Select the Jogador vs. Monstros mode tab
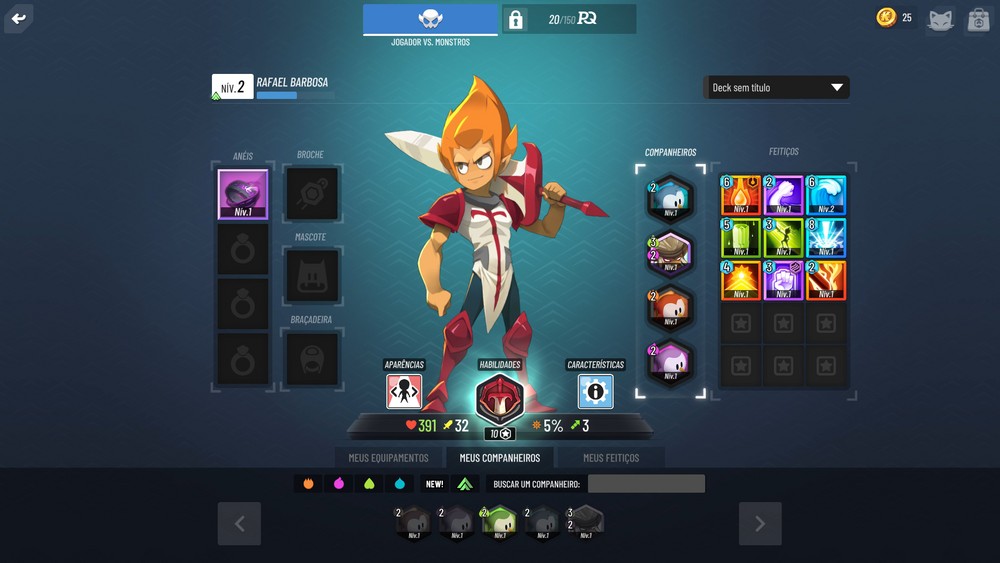 coord(430,20)
